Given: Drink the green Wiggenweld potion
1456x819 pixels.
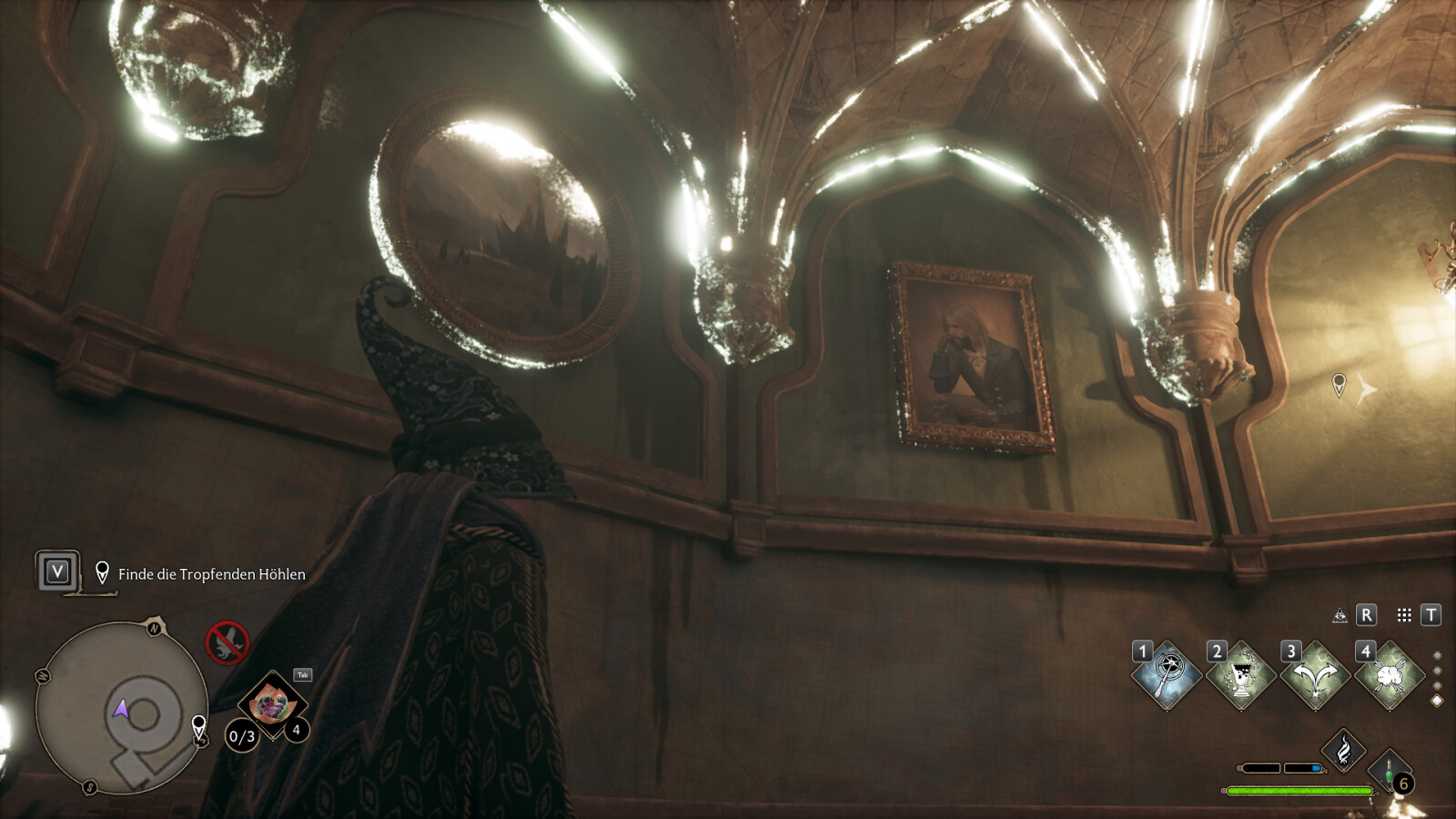Looking at the screenshot, I should pyautogui.click(x=1390, y=772).
